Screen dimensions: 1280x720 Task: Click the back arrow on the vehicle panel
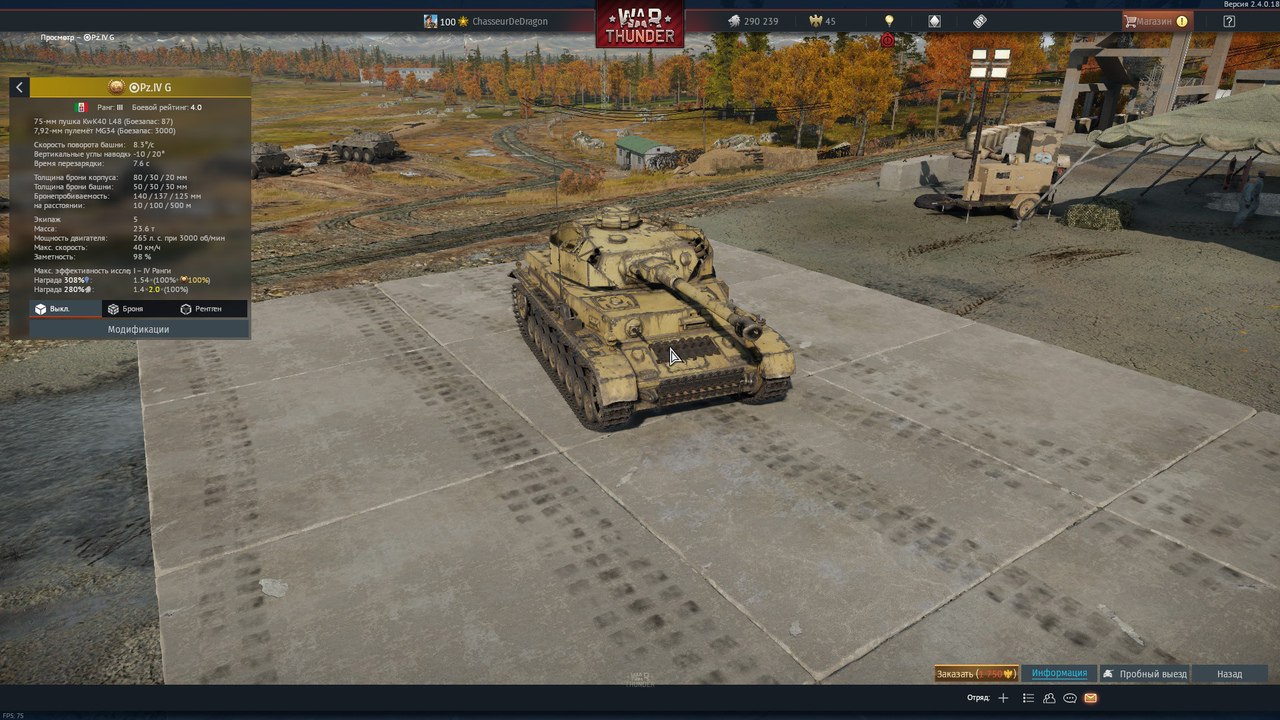point(19,88)
